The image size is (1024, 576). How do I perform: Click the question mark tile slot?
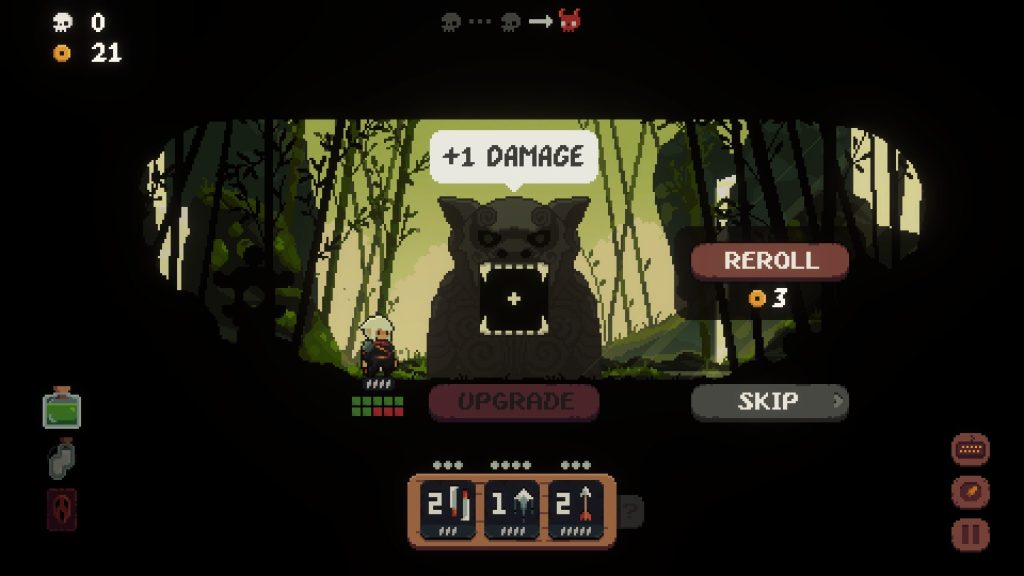click(x=631, y=512)
